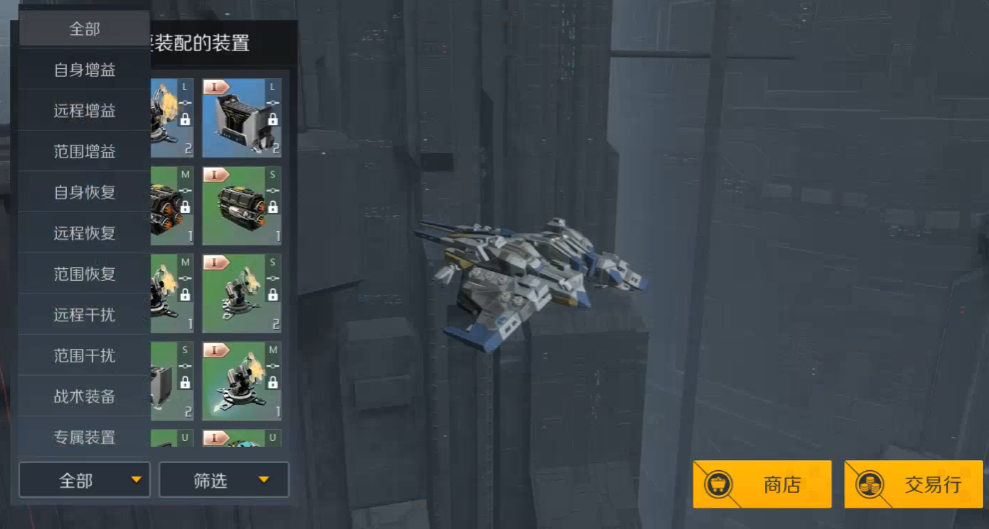Select the 战术装备 category

[84, 397]
